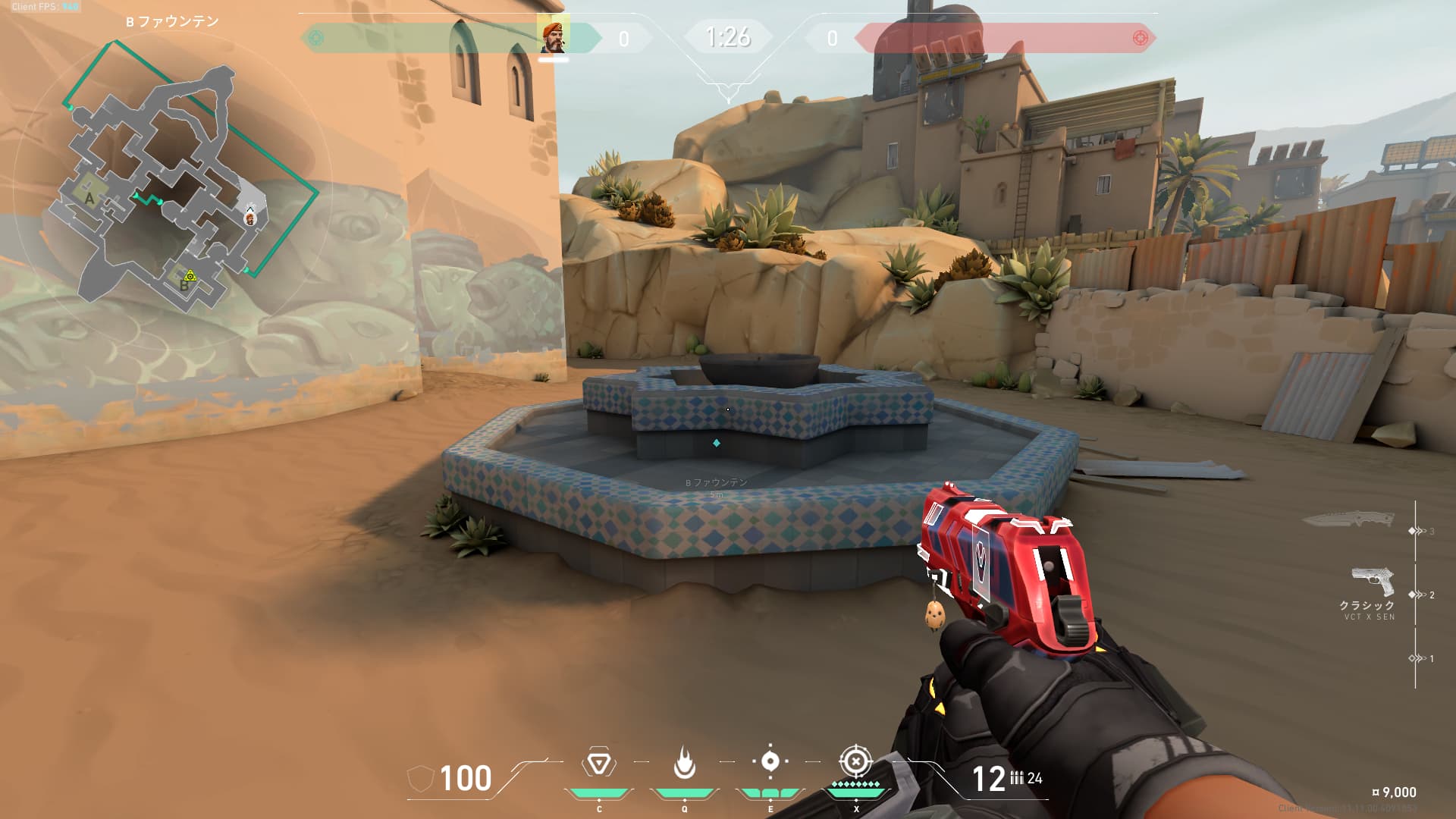Click the B site marker on minimap
This screenshot has width=1456, height=819.
click(184, 285)
